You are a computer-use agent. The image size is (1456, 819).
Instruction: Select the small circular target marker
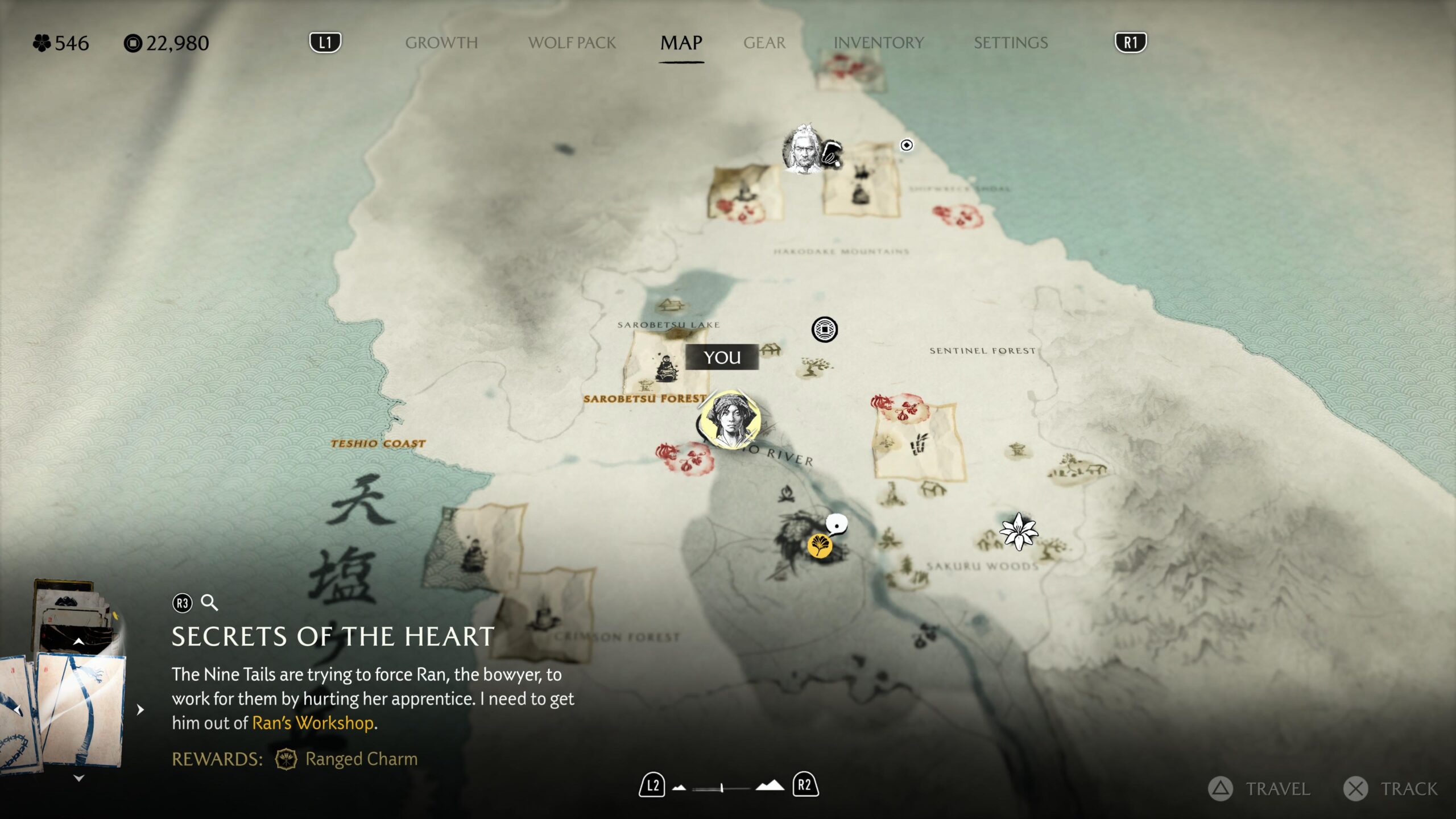[907, 145]
